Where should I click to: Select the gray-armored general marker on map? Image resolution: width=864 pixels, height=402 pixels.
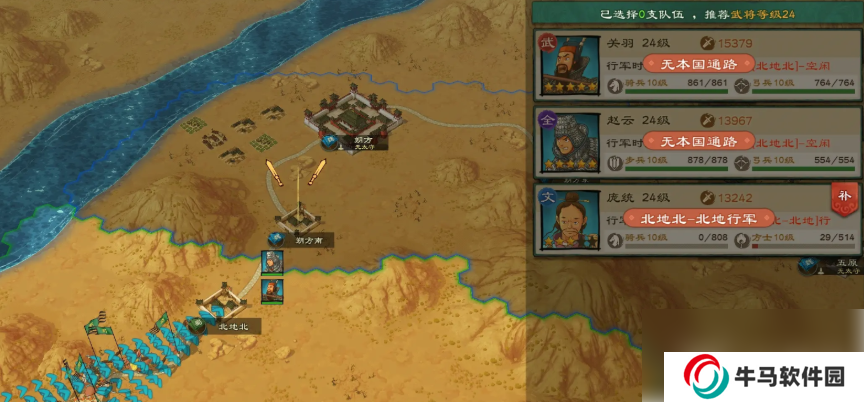coord(271,263)
